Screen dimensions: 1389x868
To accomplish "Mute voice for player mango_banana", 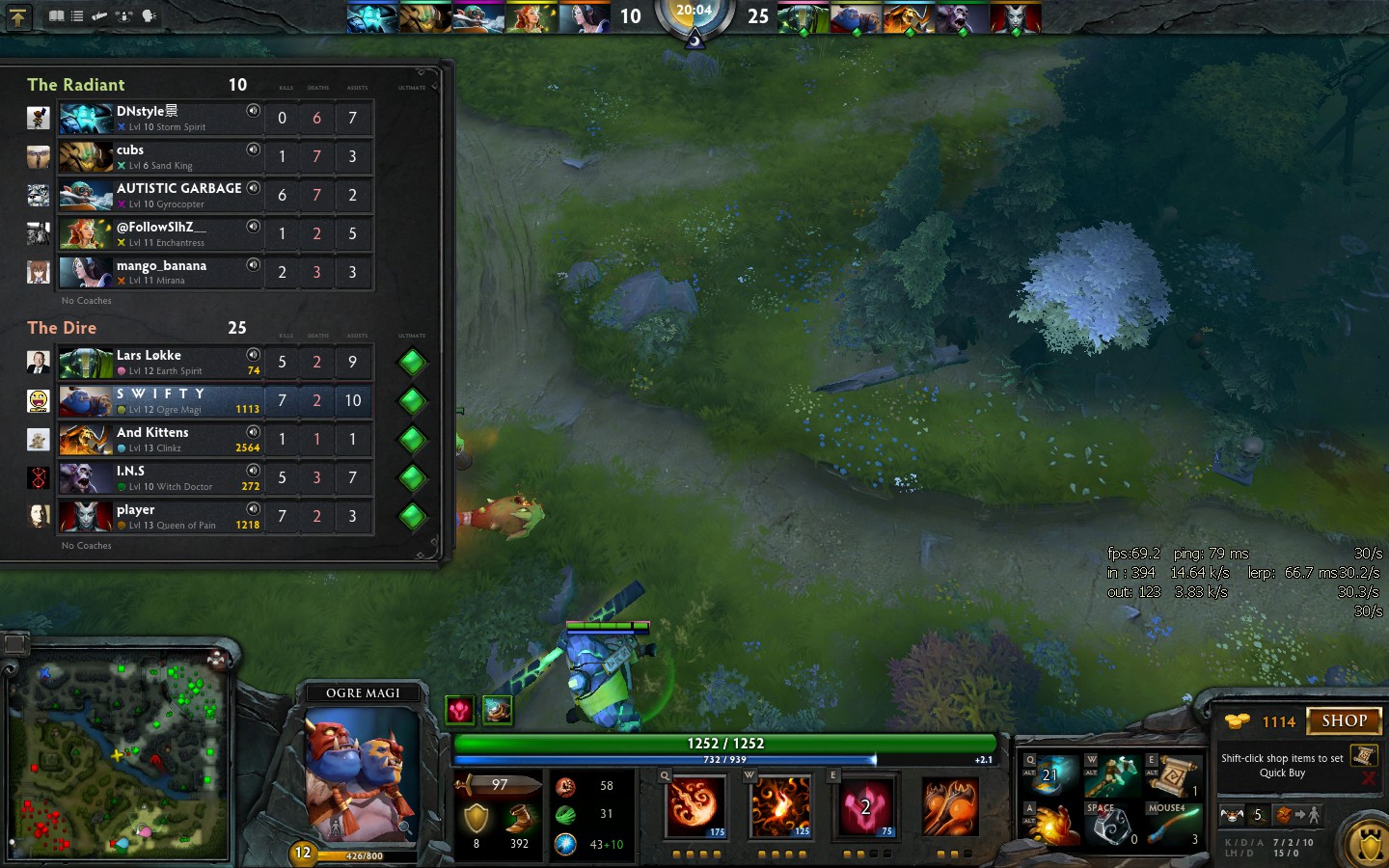I will click(x=253, y=265).
